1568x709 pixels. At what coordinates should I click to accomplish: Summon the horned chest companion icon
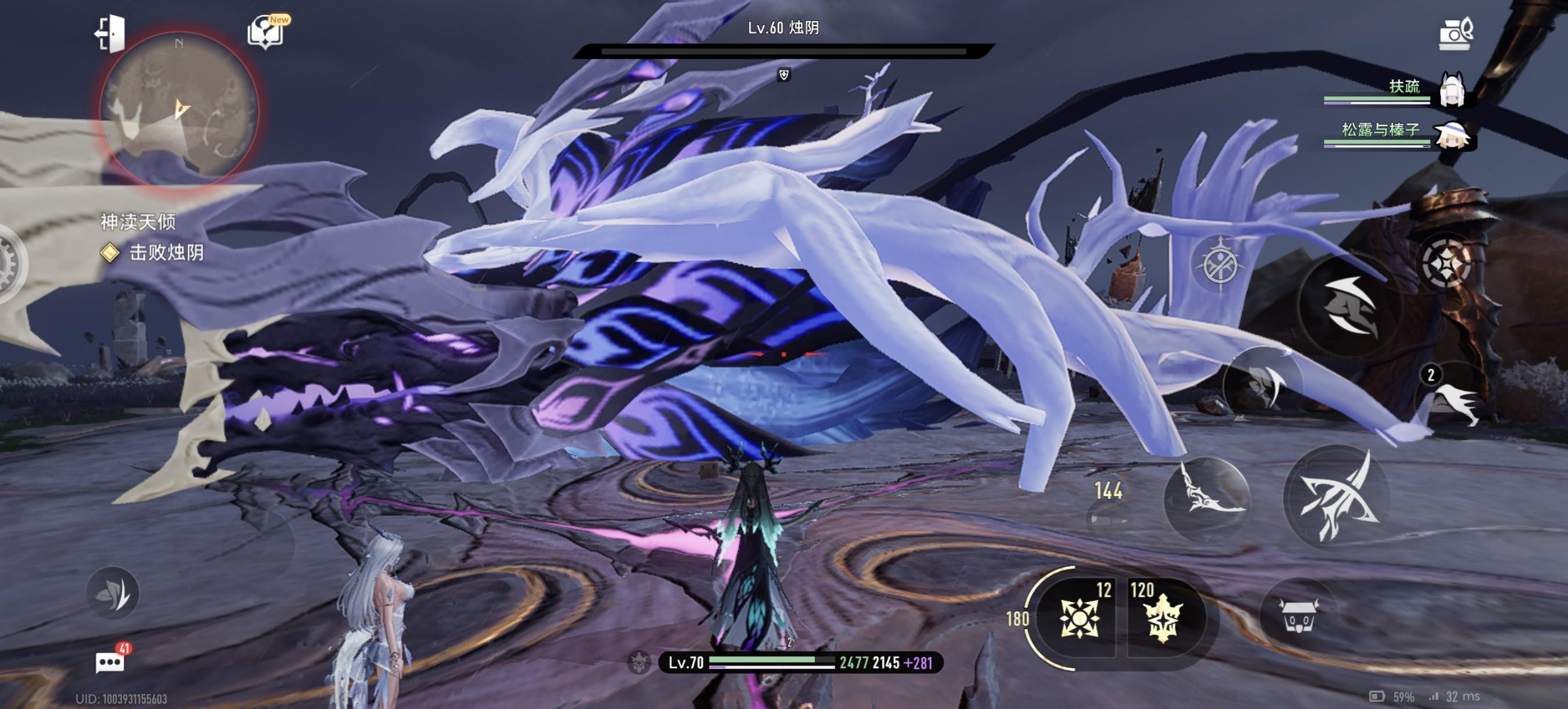1298,615
